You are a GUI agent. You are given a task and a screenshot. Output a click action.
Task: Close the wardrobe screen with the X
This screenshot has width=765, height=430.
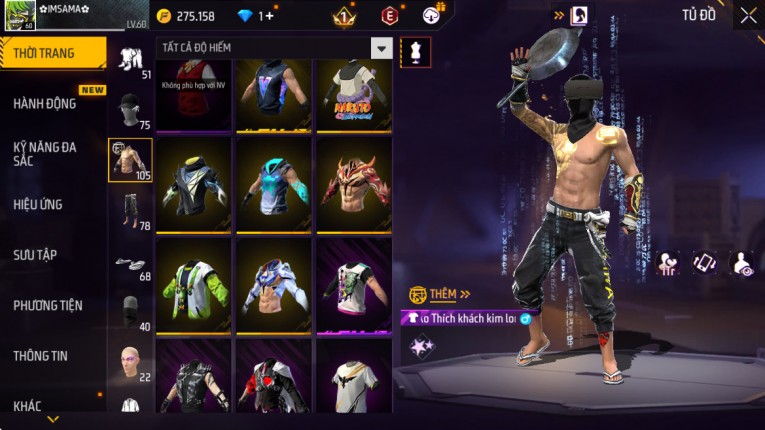[748, 15]
